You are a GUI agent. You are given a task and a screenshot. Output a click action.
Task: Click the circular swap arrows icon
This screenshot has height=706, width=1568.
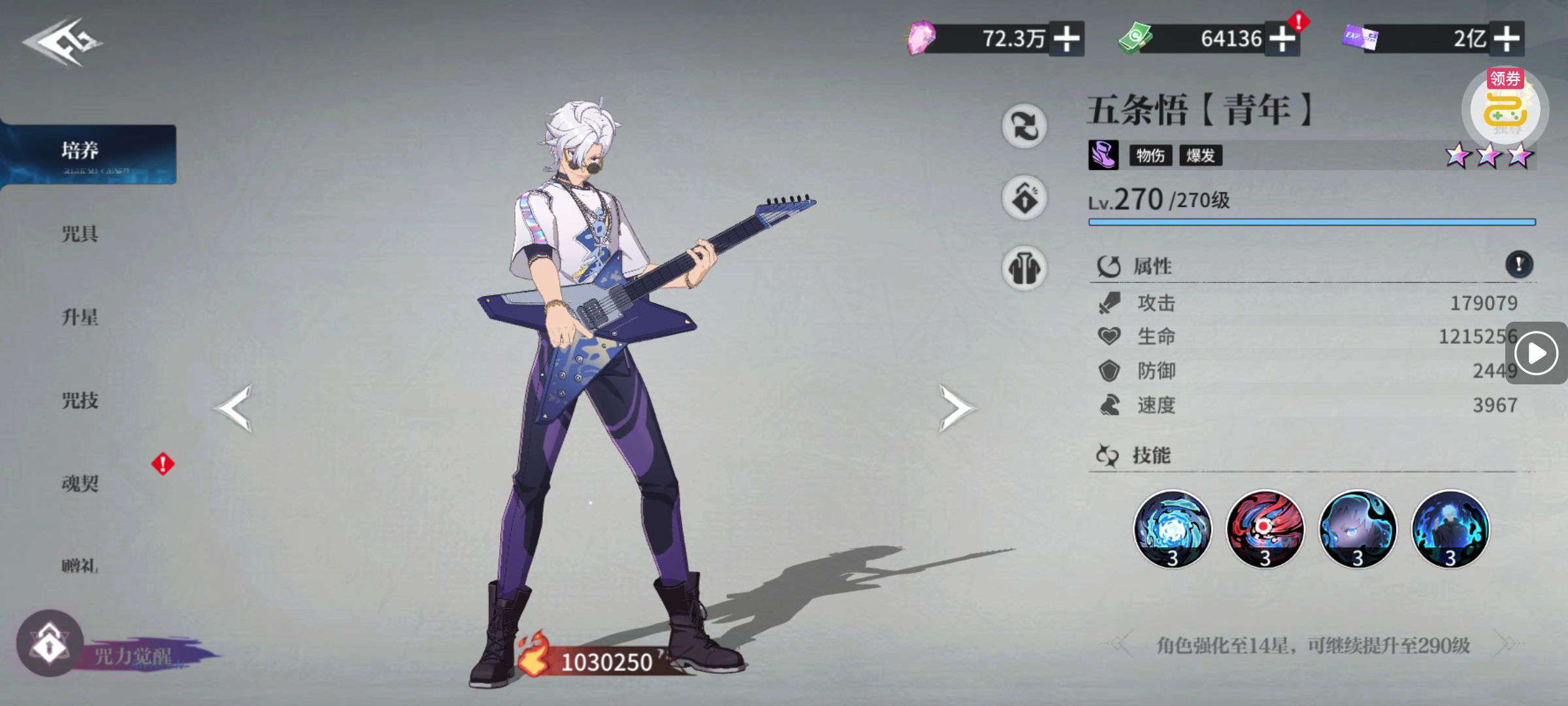tap(1024, 126)
